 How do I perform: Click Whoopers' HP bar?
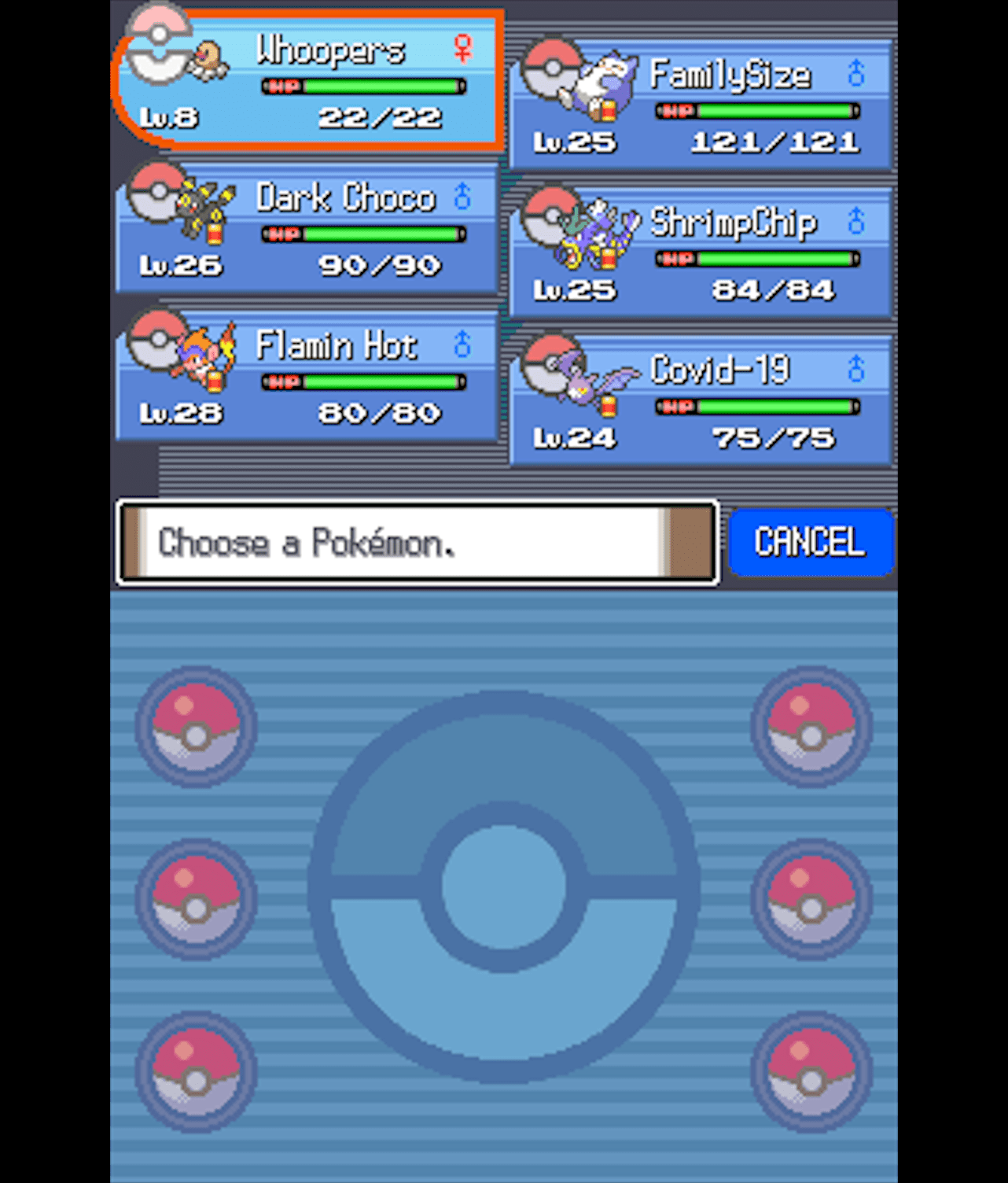(362, 86)
